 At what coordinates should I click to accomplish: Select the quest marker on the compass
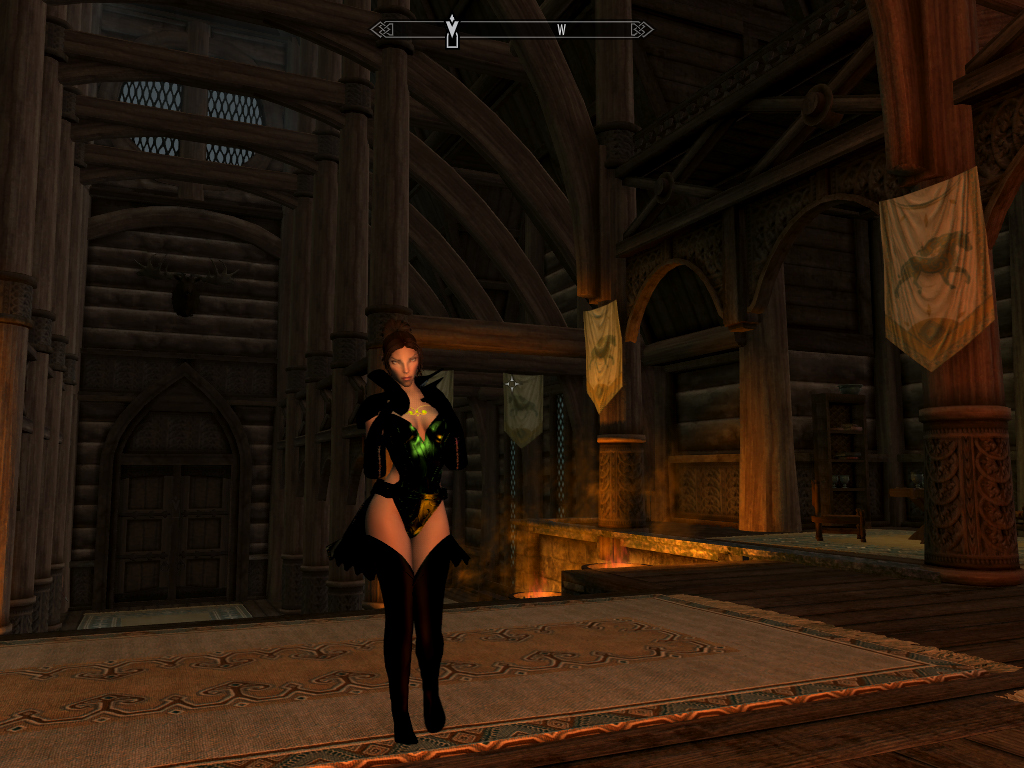[452, 31]
